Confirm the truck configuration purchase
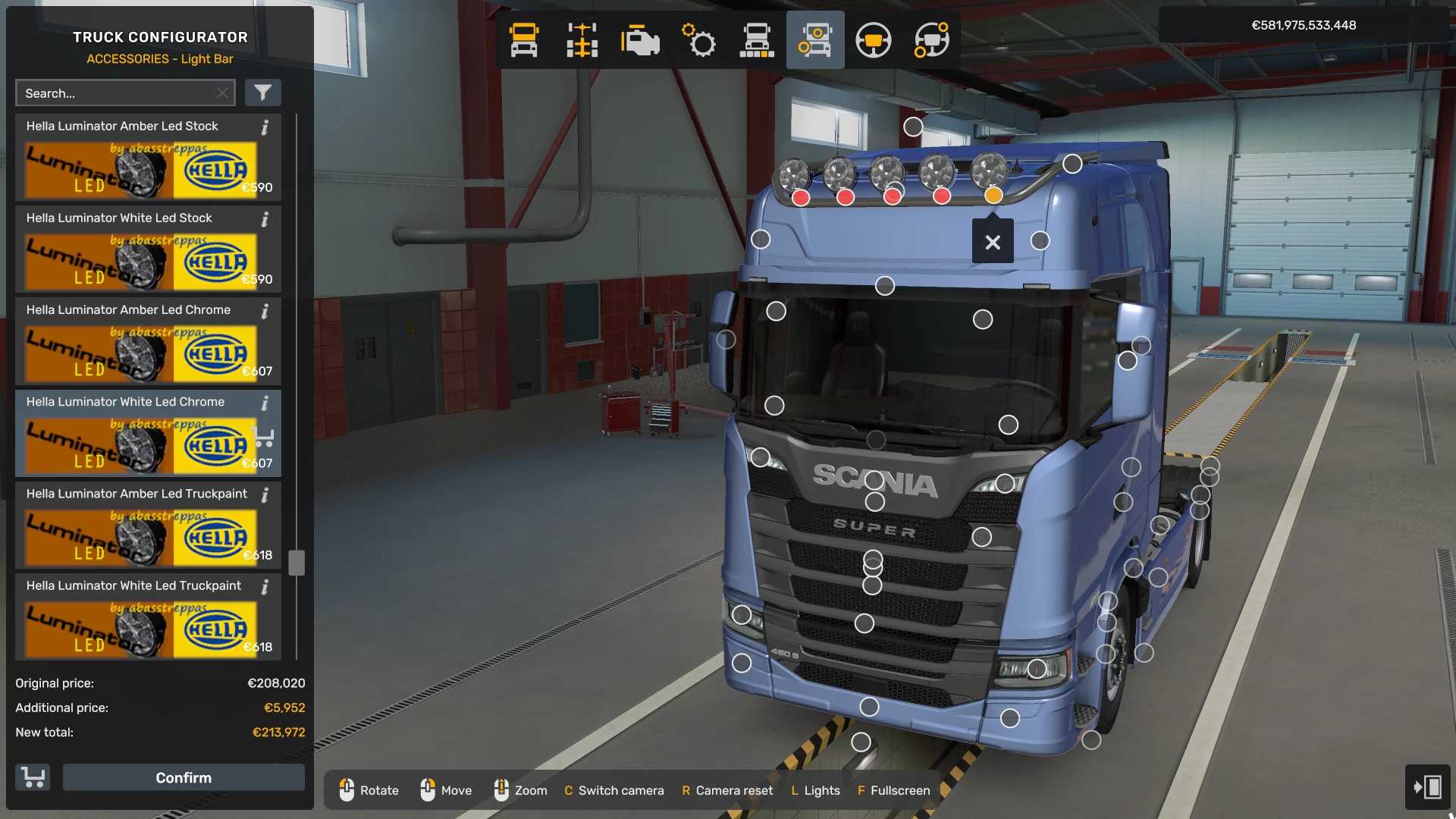1456x819 pixels. point(184,777)
